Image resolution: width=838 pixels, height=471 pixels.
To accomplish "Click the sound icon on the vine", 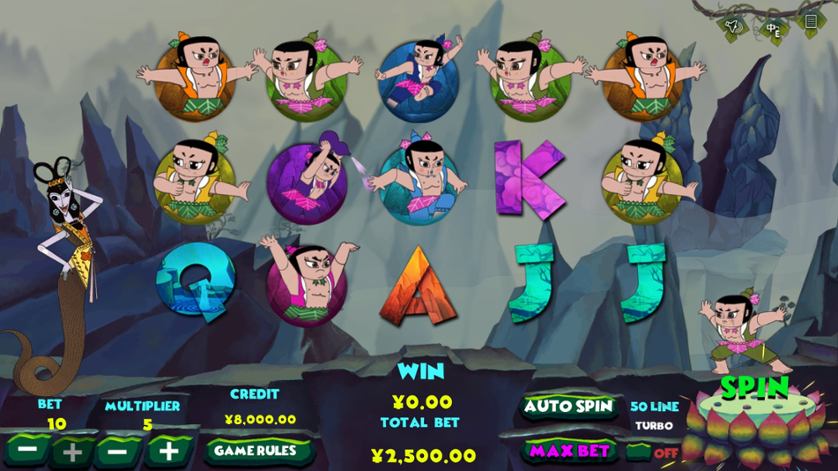I will tap(732, 22).
